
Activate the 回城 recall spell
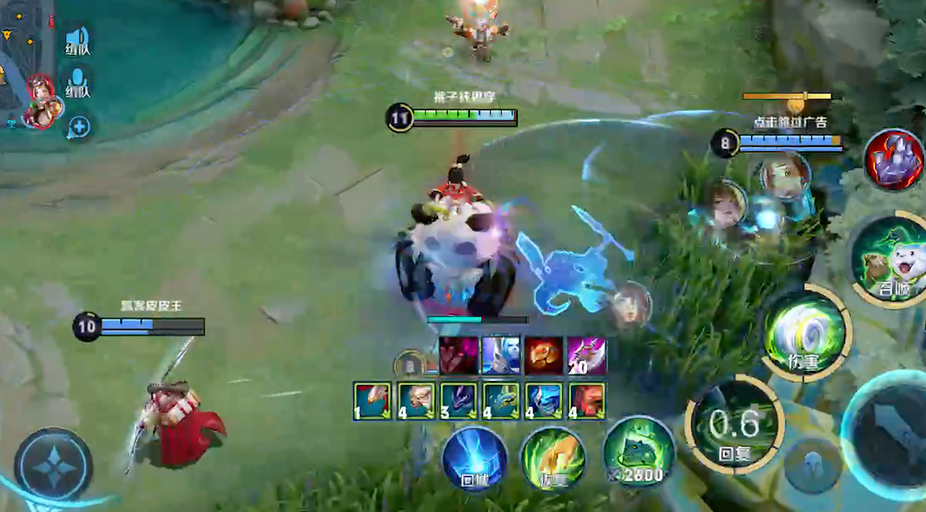pos(475,459)
